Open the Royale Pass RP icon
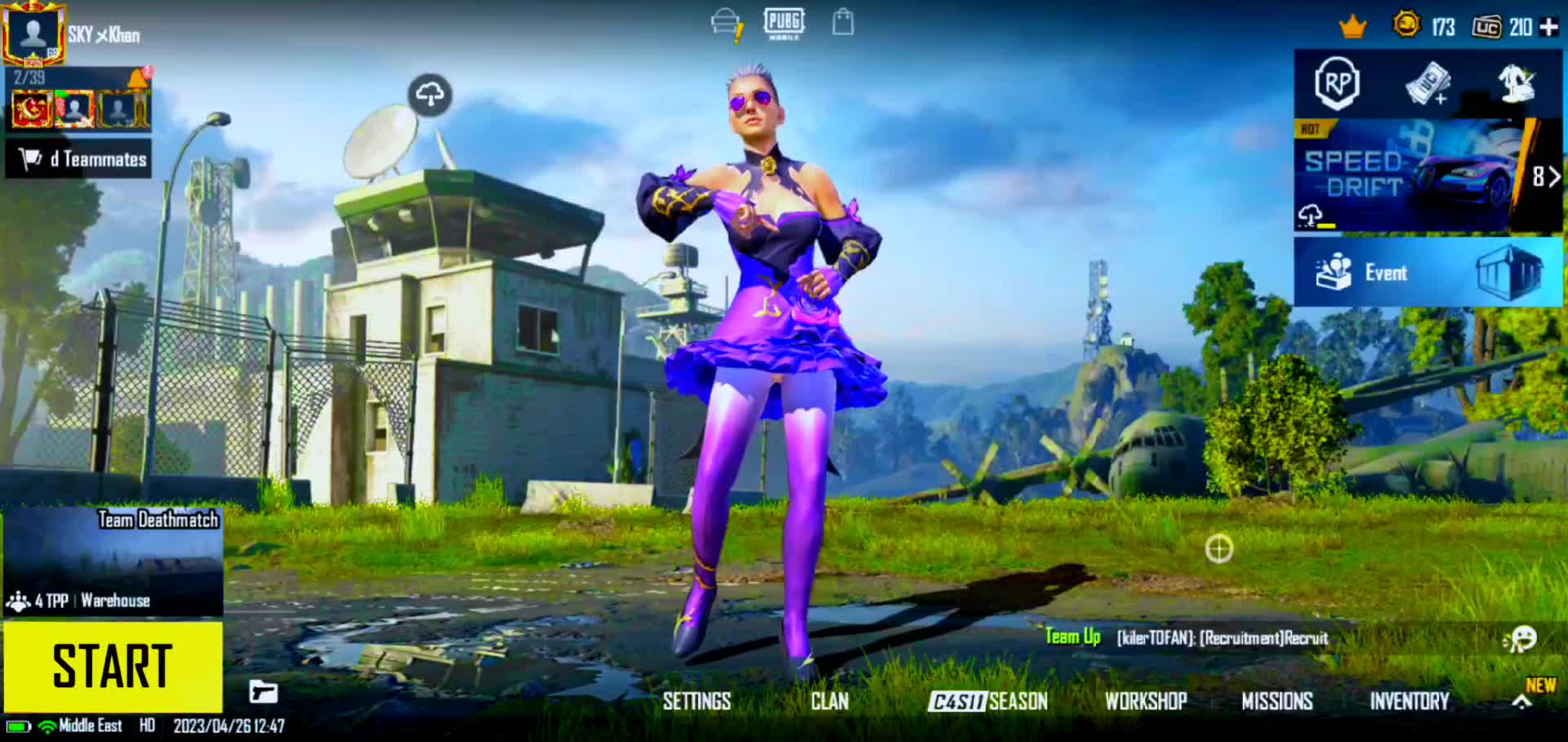This screenshot has width=1568, height=742. point(1337,83)
